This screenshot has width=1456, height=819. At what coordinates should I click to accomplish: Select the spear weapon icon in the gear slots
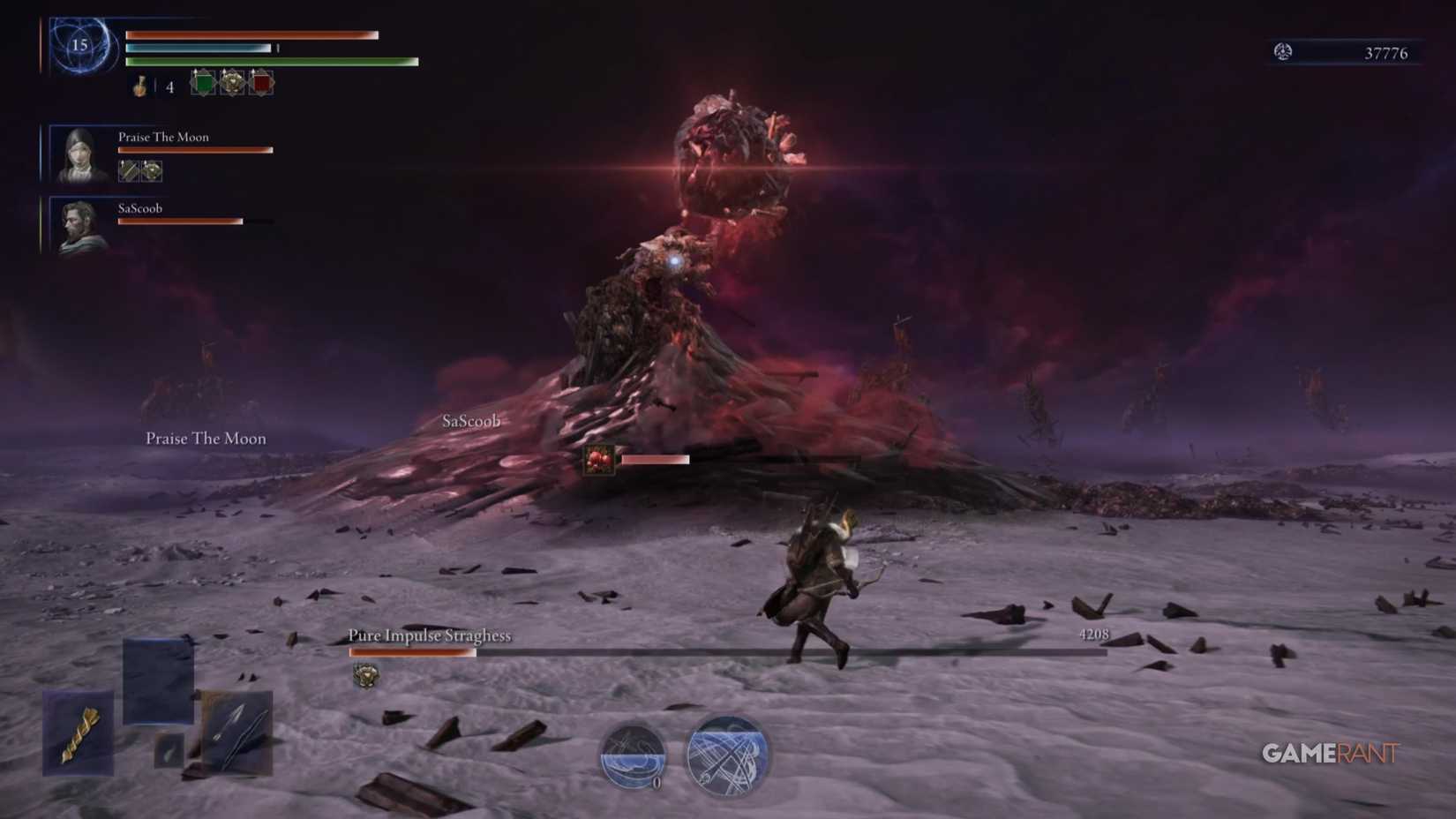point(236,734)
